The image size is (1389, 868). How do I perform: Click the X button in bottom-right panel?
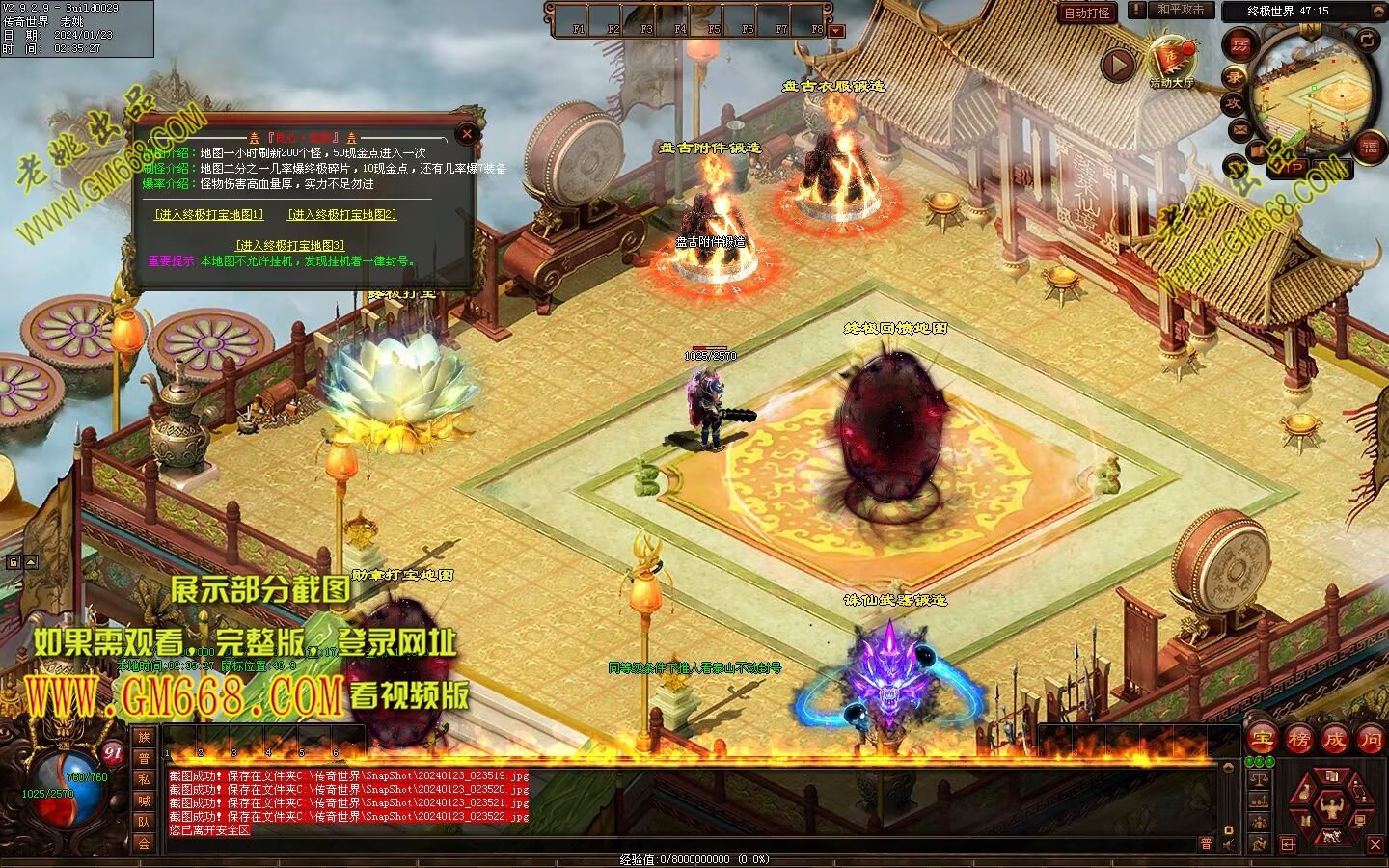[1375, 845]
